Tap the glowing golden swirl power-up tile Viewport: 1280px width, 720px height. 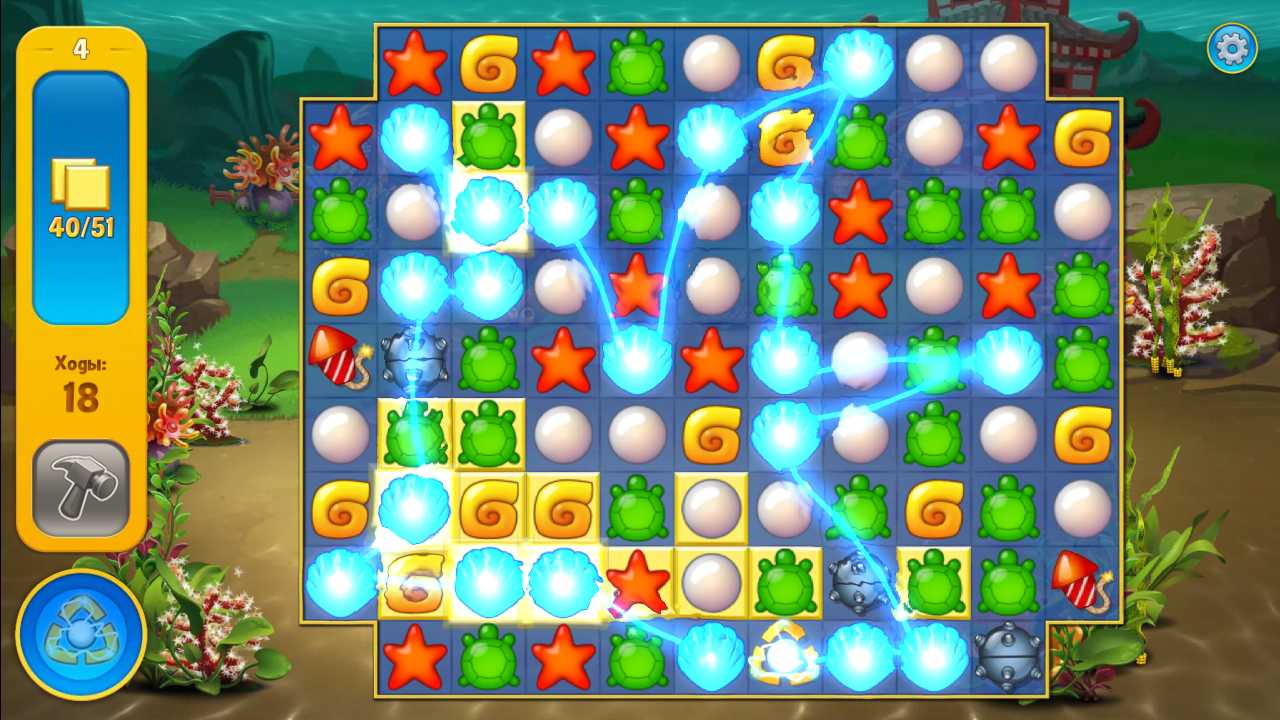(x=784, y=656)
